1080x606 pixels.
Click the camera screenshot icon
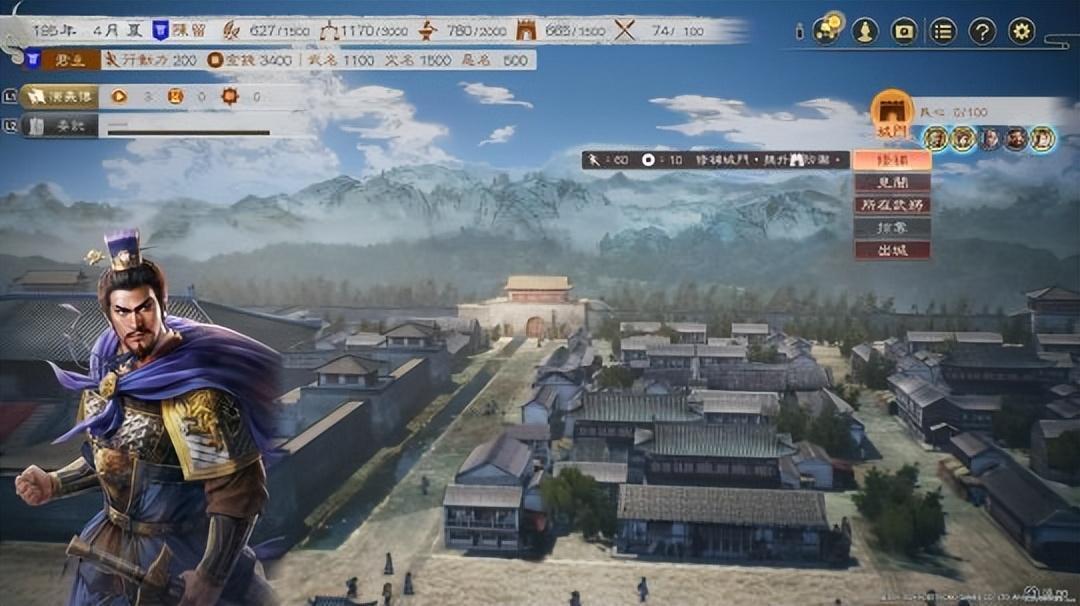tap(904, 31)
